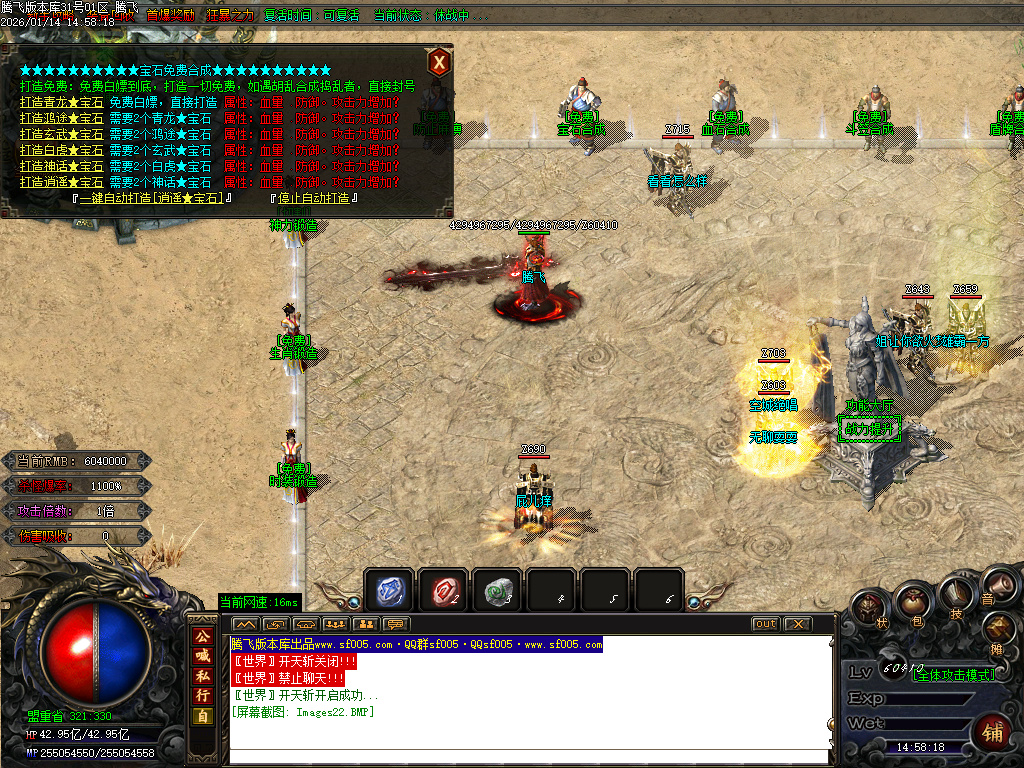Viewport: 1024px width, 768px height.
Task: Click the chat panel 'out' button
Action: pos(765,624)
